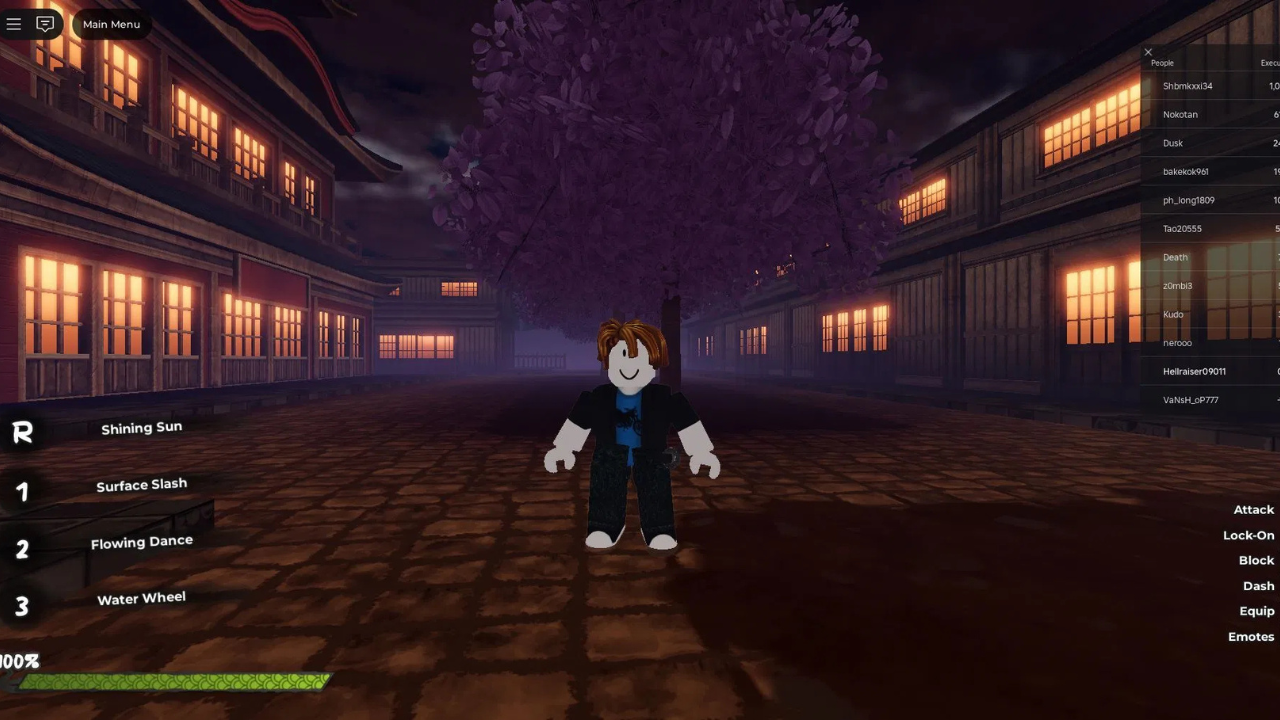
Task: Choose the Equip button
Action: (x=1257, y=611)
